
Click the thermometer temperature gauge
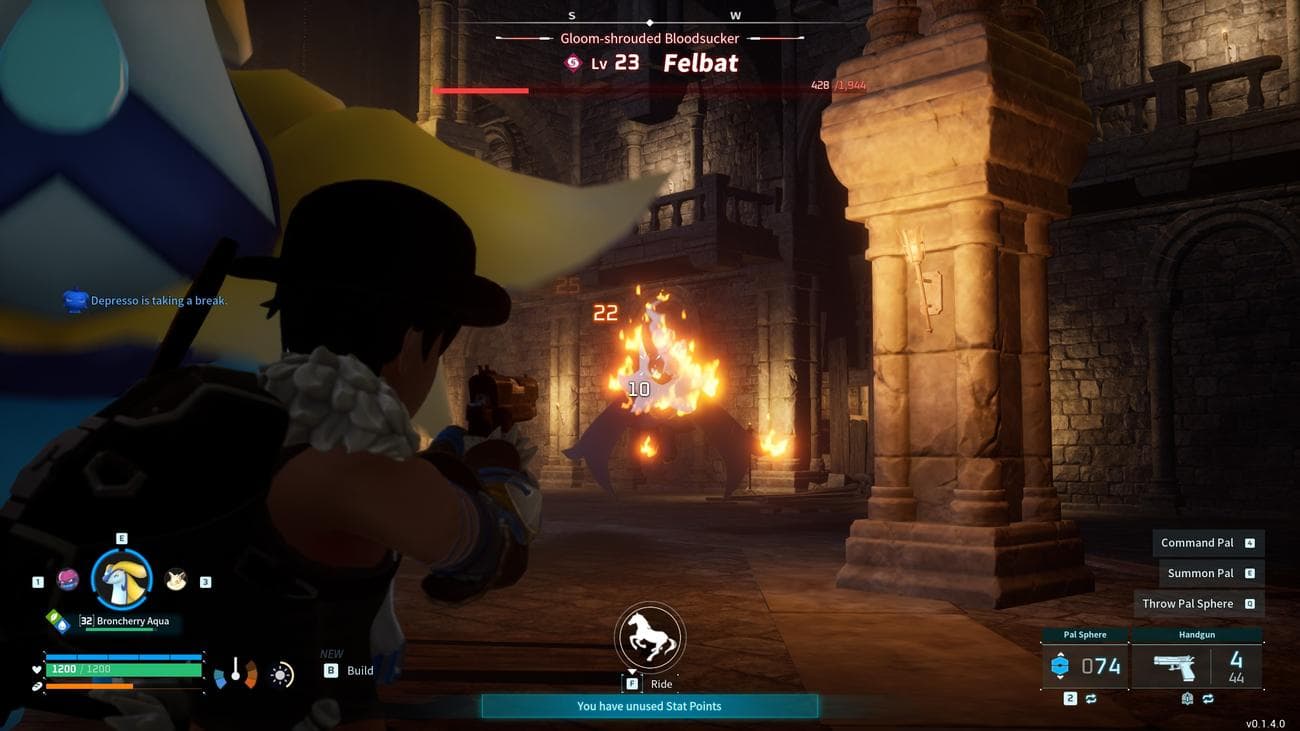click(x=236, y=672)
